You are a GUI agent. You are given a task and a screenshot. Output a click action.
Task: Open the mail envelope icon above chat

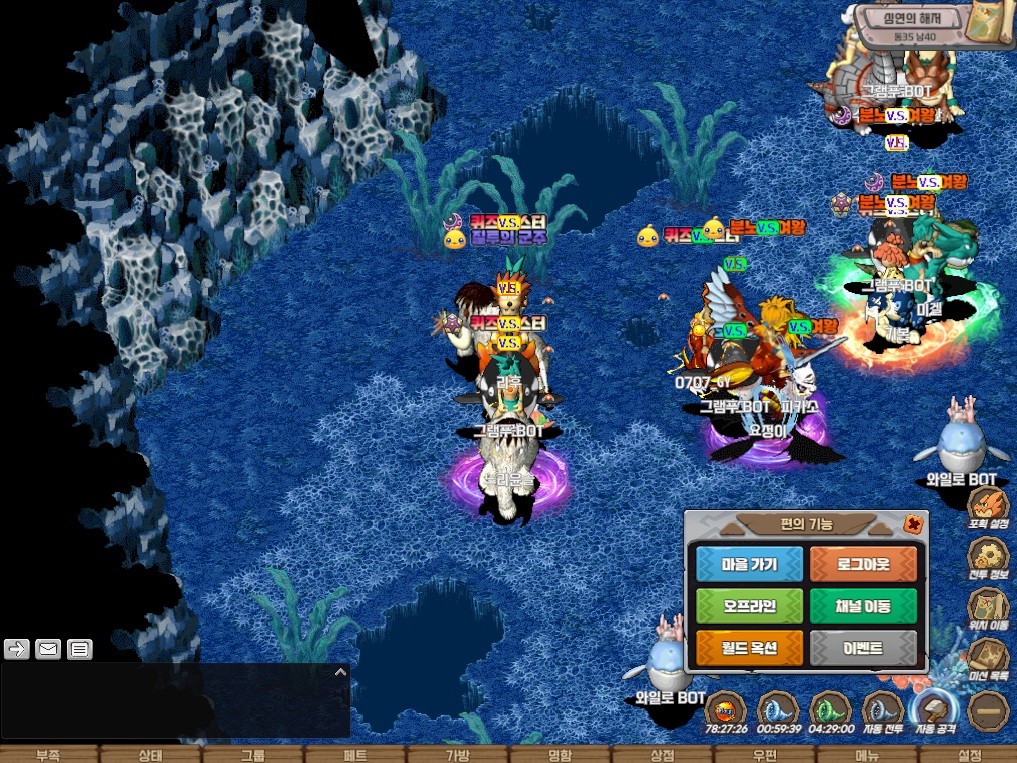[48, 649]
